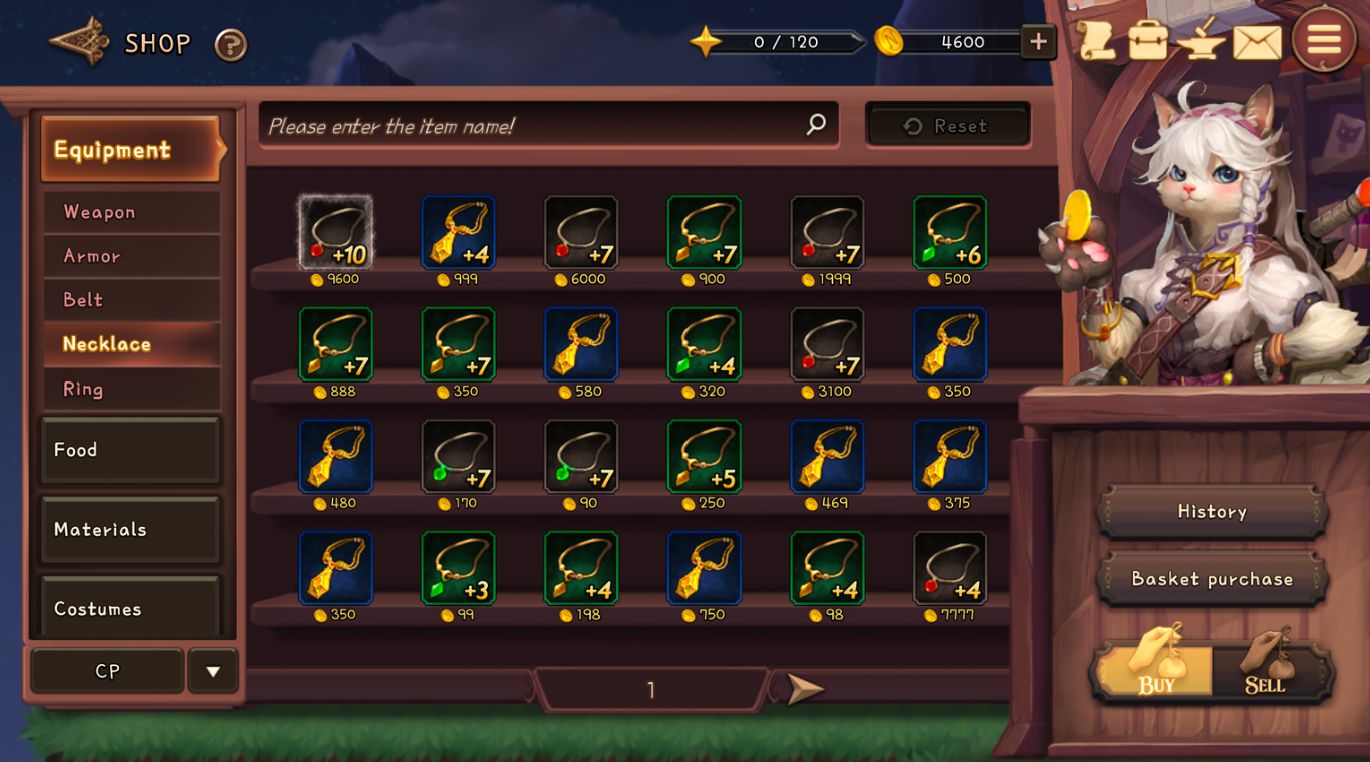This screenshot has width=1370, height=762.
Task: Switch to the Sell mode
Action: [1266, 672]
